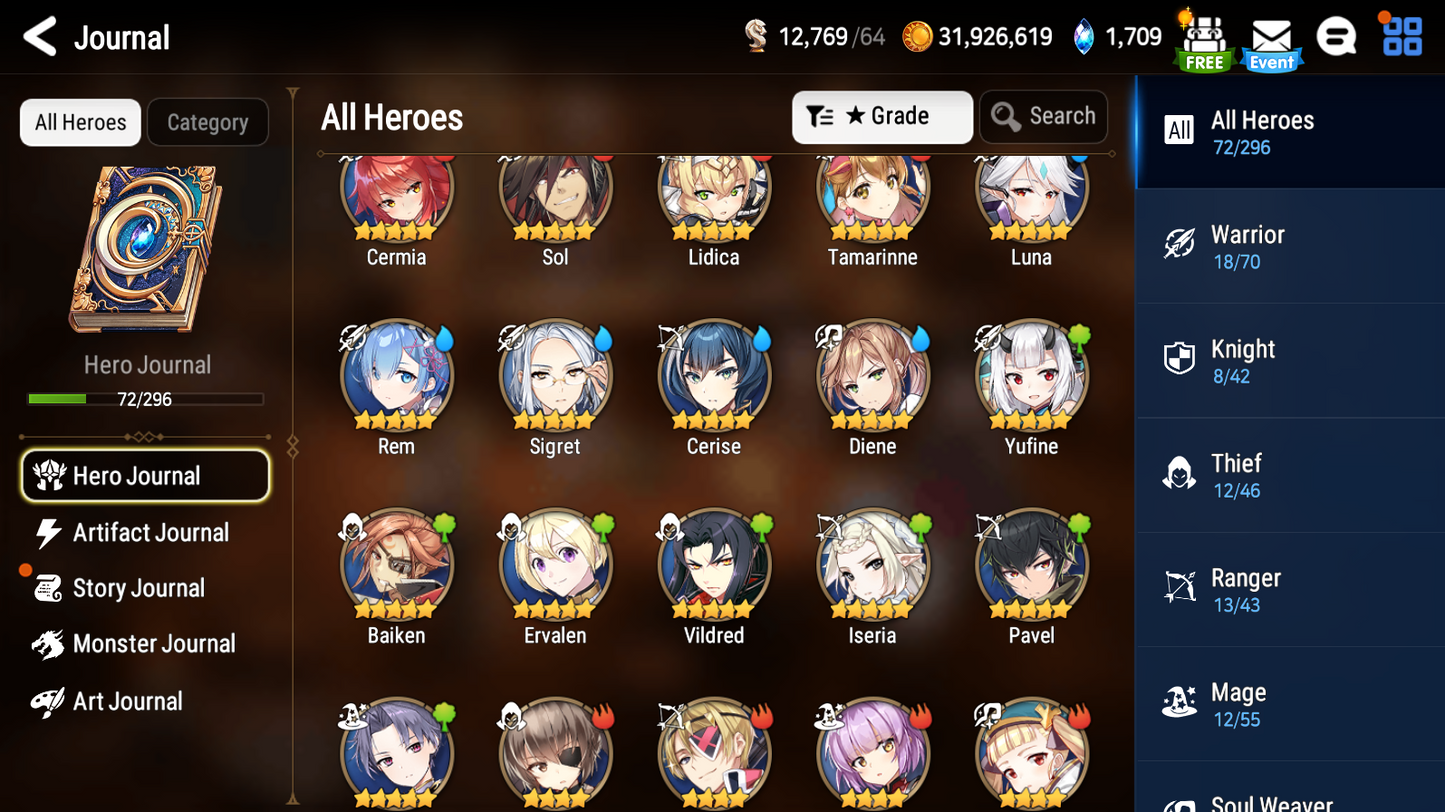
Task: Open the Grade filter dropdown
Action: 882,117
